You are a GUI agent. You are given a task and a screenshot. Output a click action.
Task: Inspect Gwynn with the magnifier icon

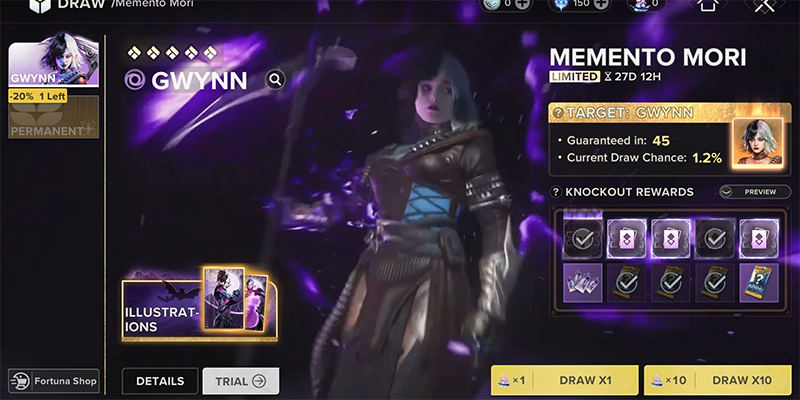pyautogui.click(x=275, y=80)
